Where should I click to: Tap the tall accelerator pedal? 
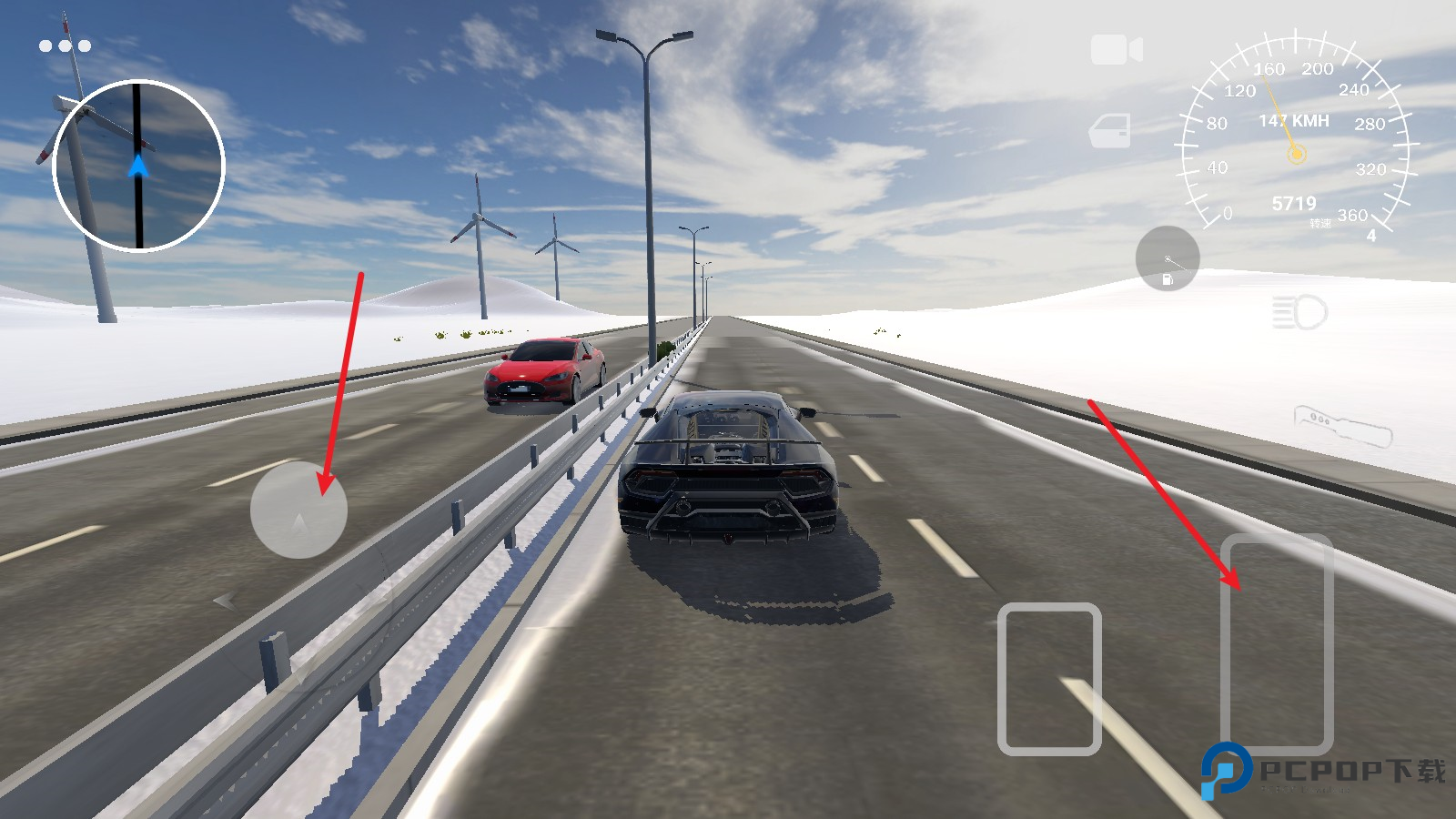tap(1276, 643)
